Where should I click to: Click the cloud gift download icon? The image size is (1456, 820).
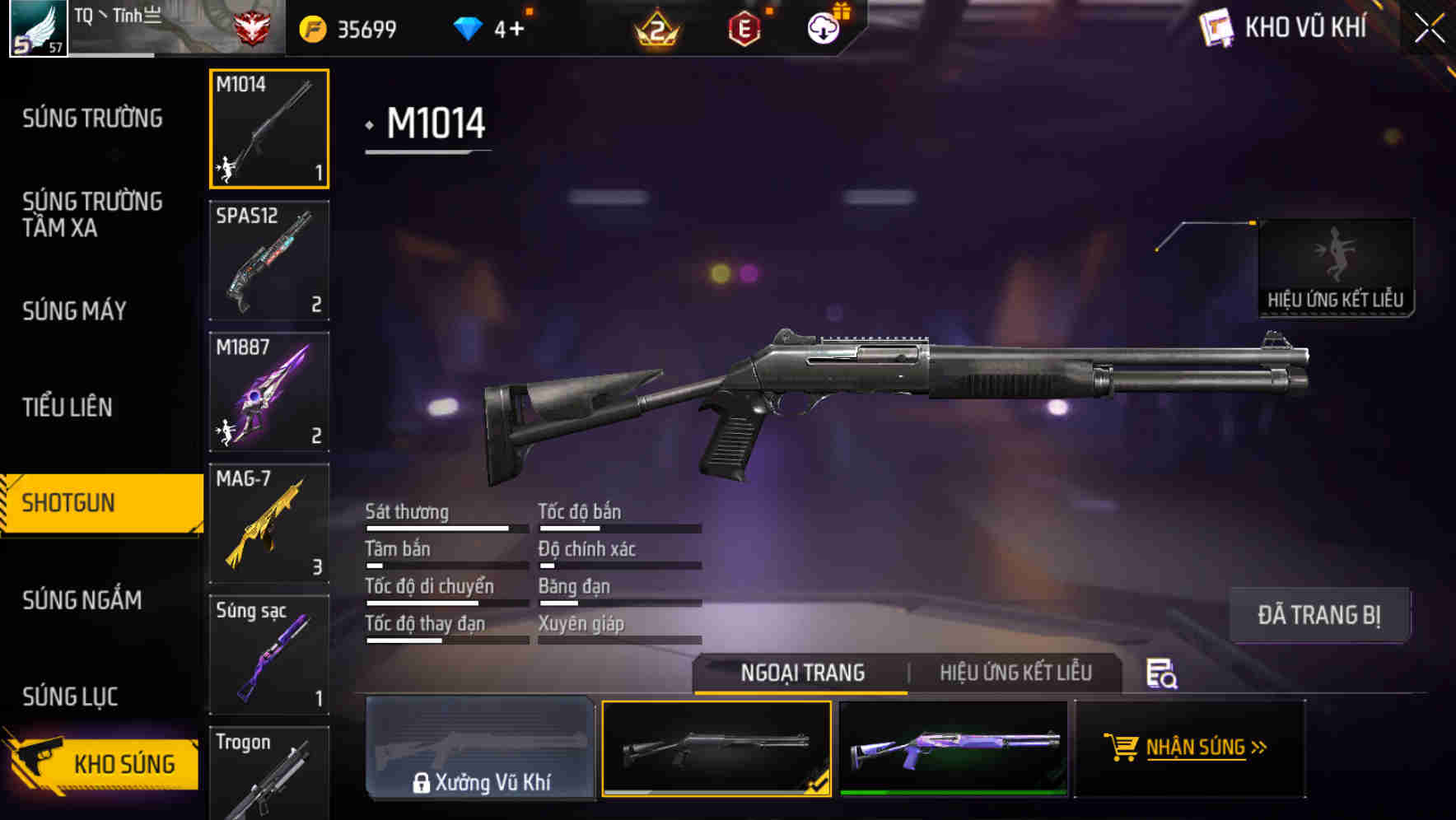[x=822, y=27]
